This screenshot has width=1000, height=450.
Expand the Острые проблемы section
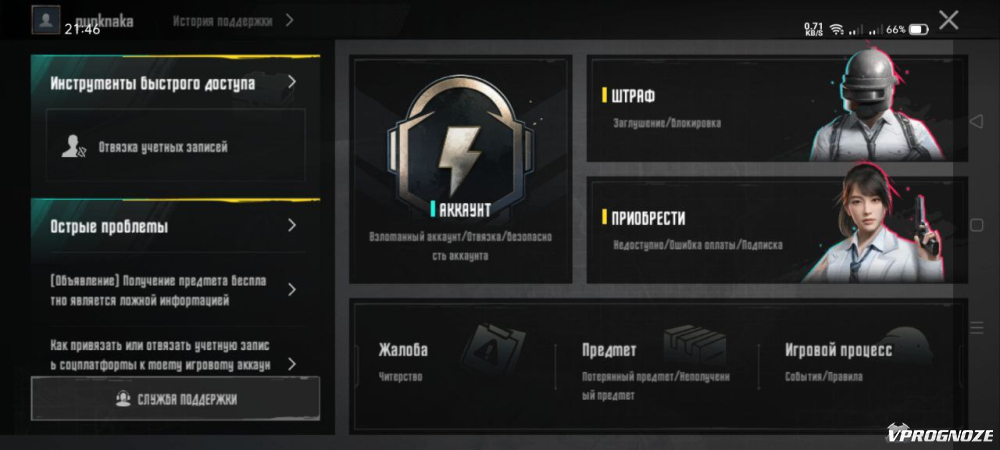point(175,226)
